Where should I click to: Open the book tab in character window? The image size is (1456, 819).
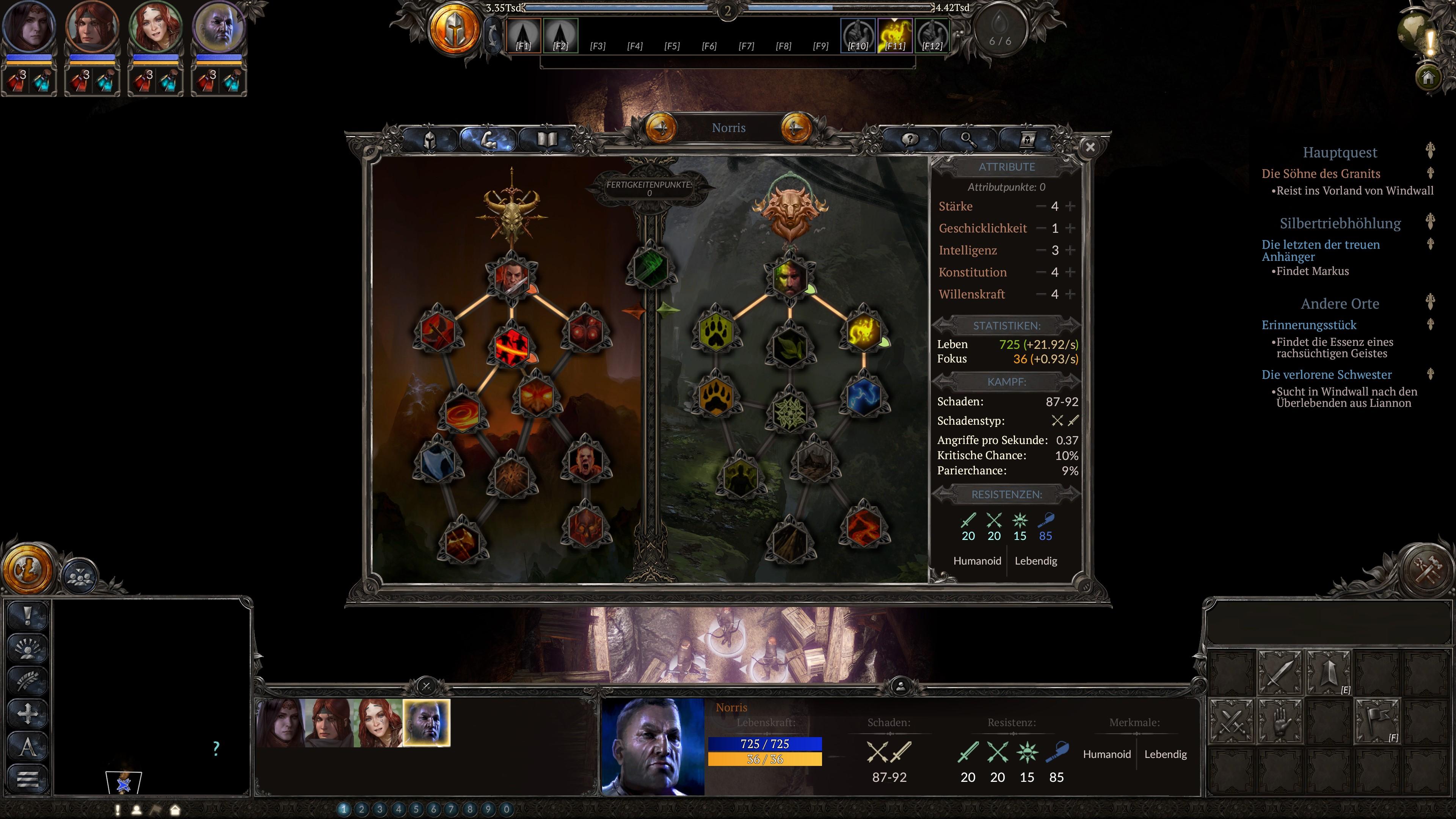coord(546,140)
